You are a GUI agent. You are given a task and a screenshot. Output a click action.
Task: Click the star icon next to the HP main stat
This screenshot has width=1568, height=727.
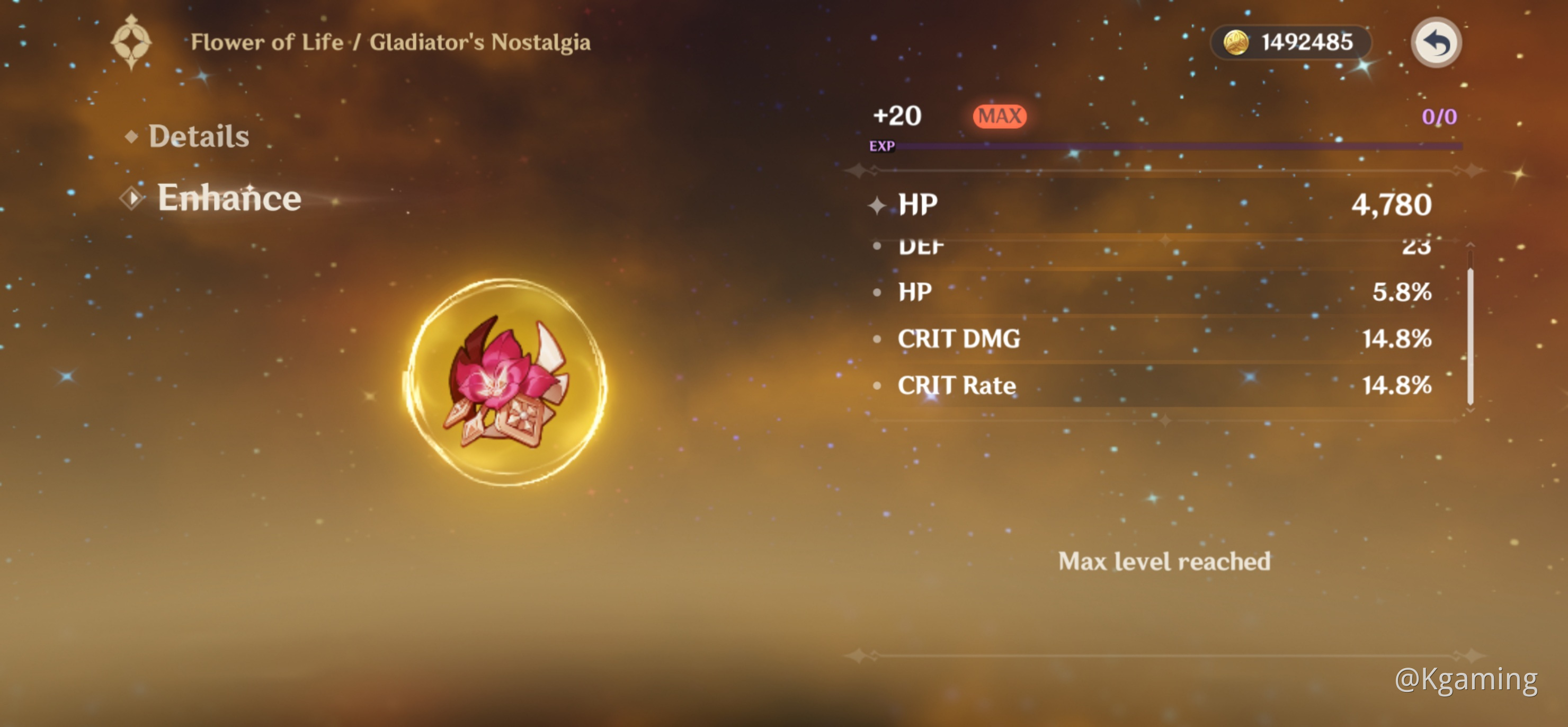pyautogui.click(x=876, y=204)
